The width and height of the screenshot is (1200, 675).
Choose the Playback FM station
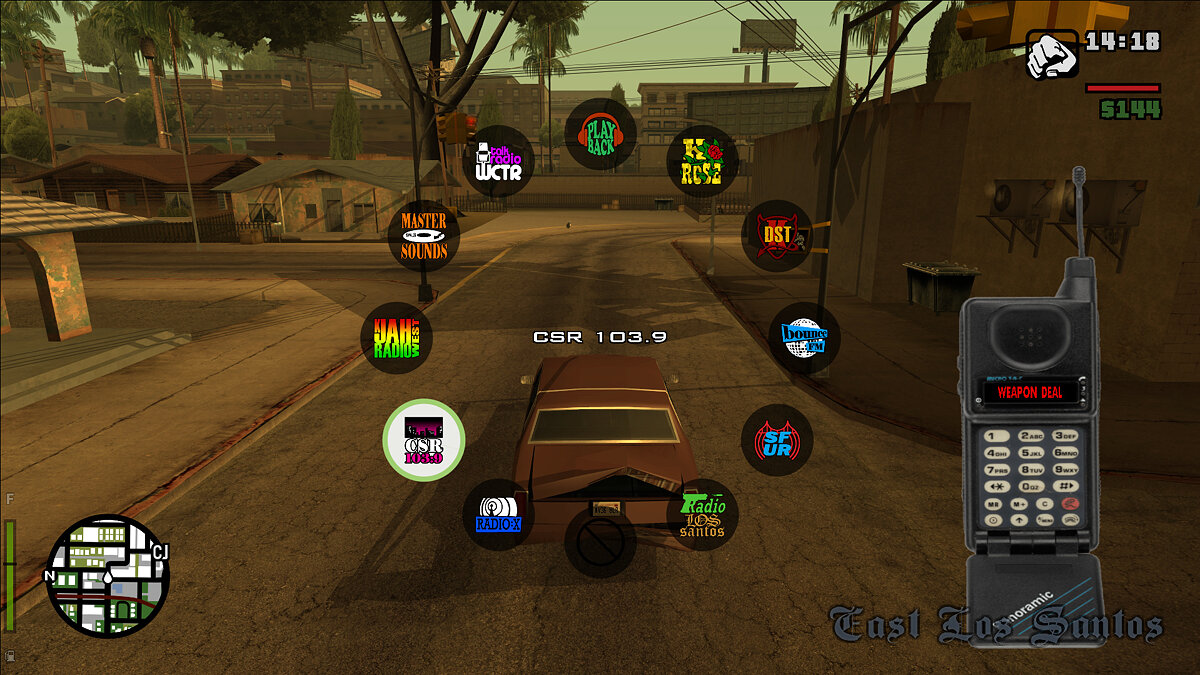(601, 134)
